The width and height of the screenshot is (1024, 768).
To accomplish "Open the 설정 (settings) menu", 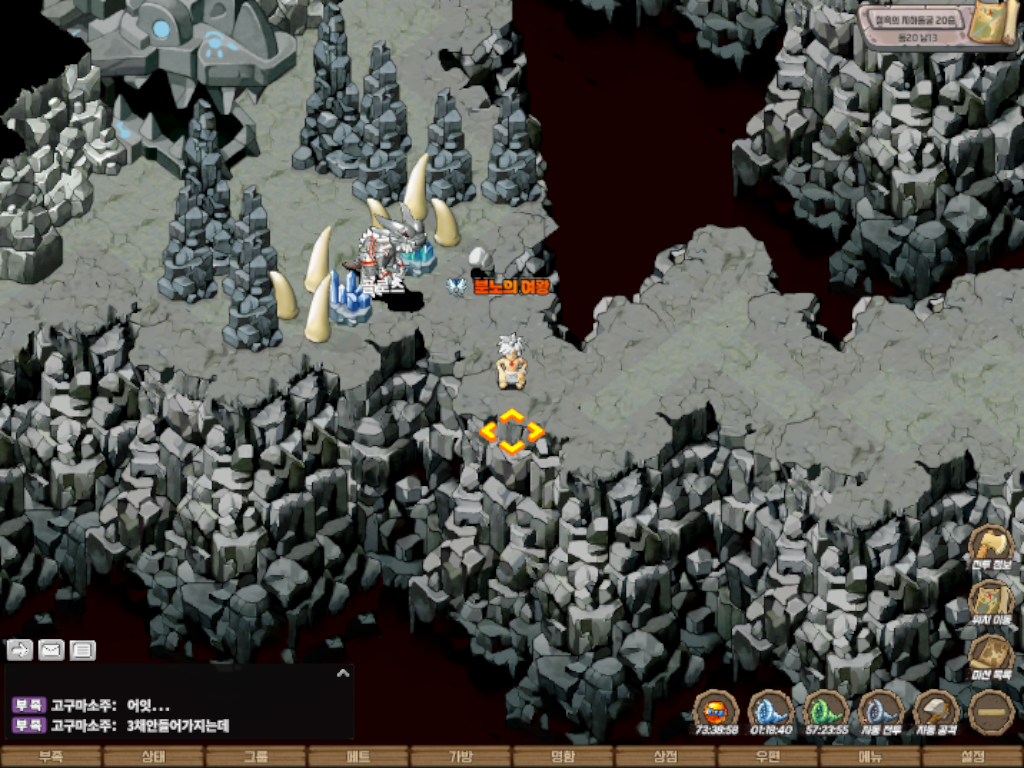I will point(972,757).
